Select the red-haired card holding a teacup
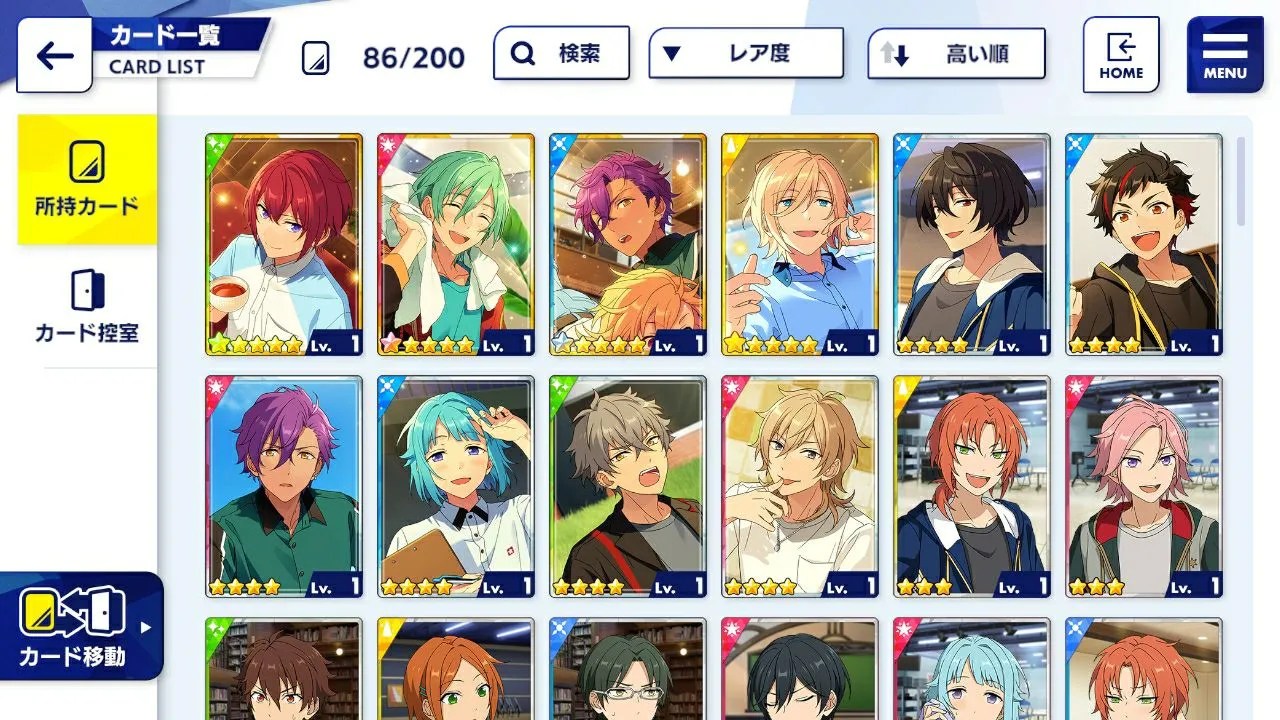1280x720 pixels. pos(284,245)
